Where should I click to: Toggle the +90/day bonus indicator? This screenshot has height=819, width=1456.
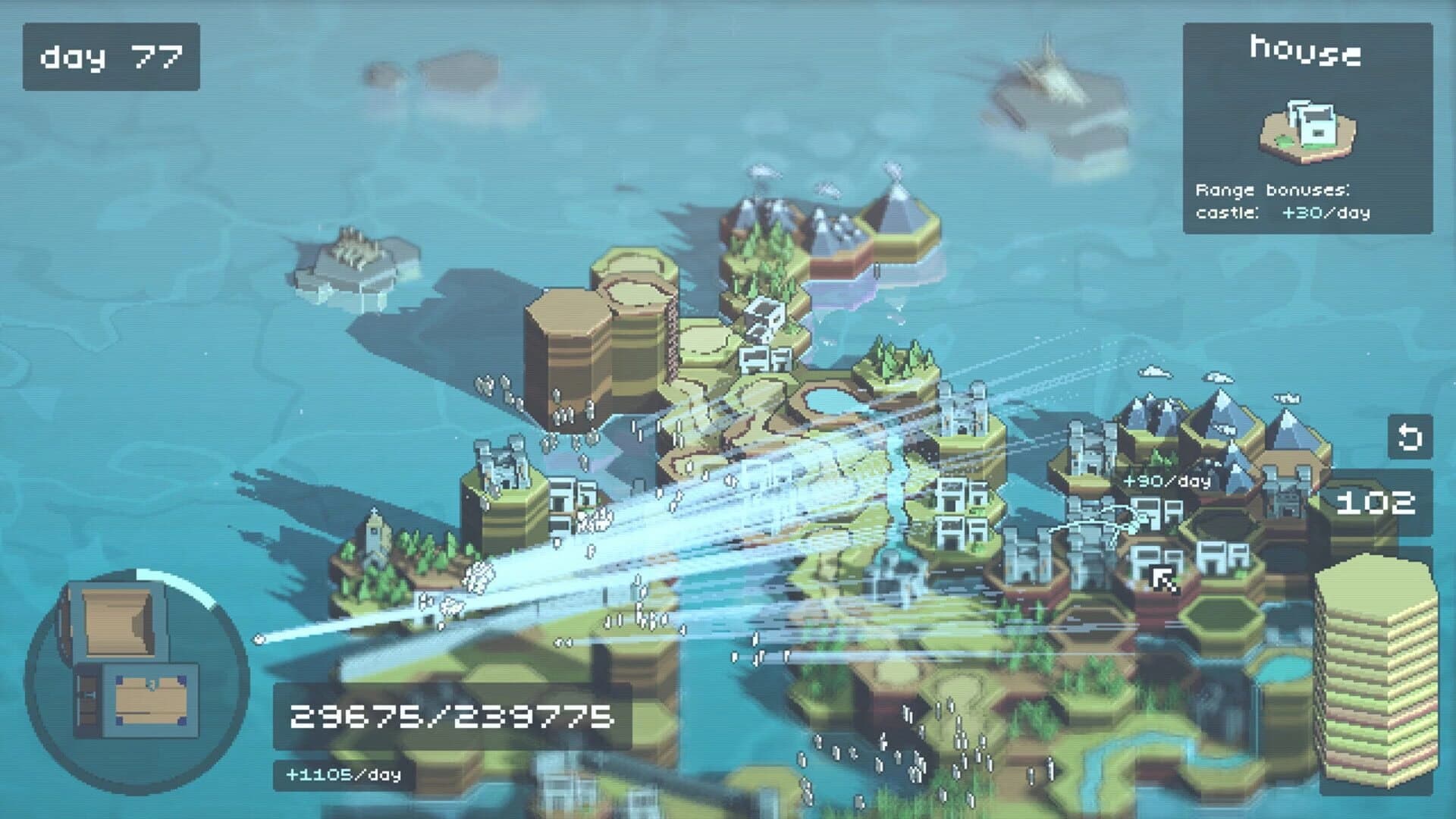(1168, 480)
